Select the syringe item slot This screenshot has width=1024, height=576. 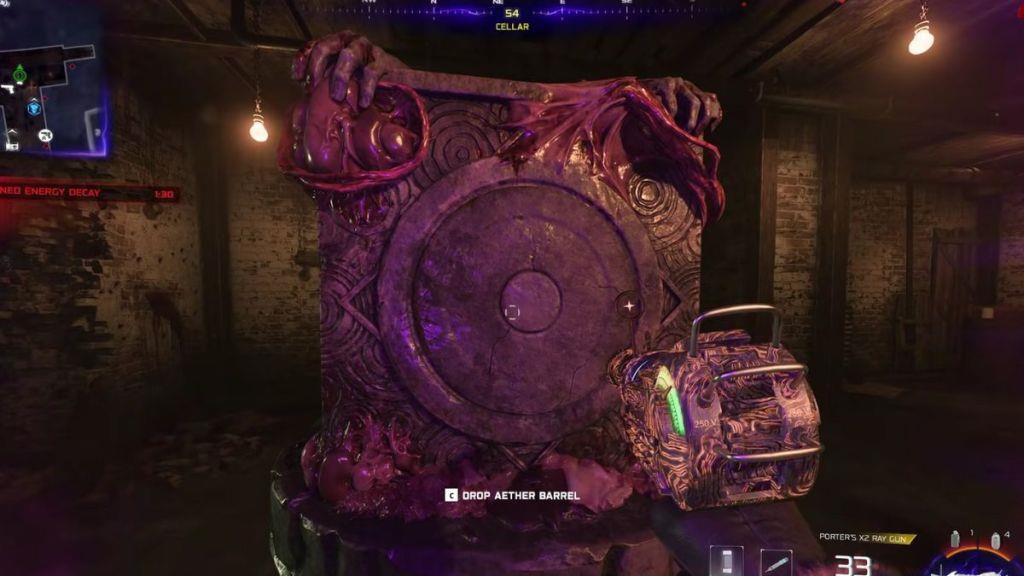(775, 561)
